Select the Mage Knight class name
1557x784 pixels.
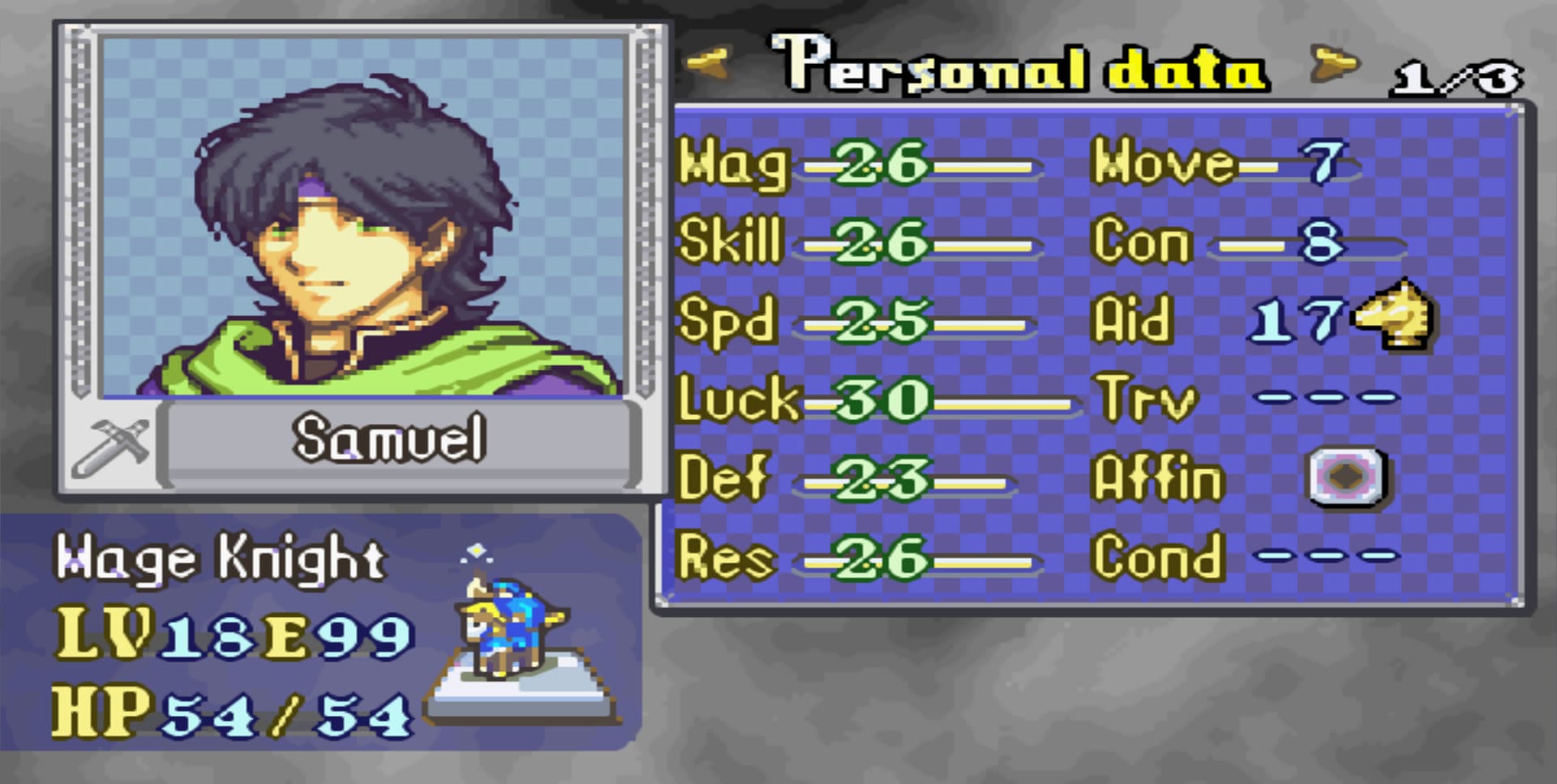pyautogui.click(x=221, y=559)
